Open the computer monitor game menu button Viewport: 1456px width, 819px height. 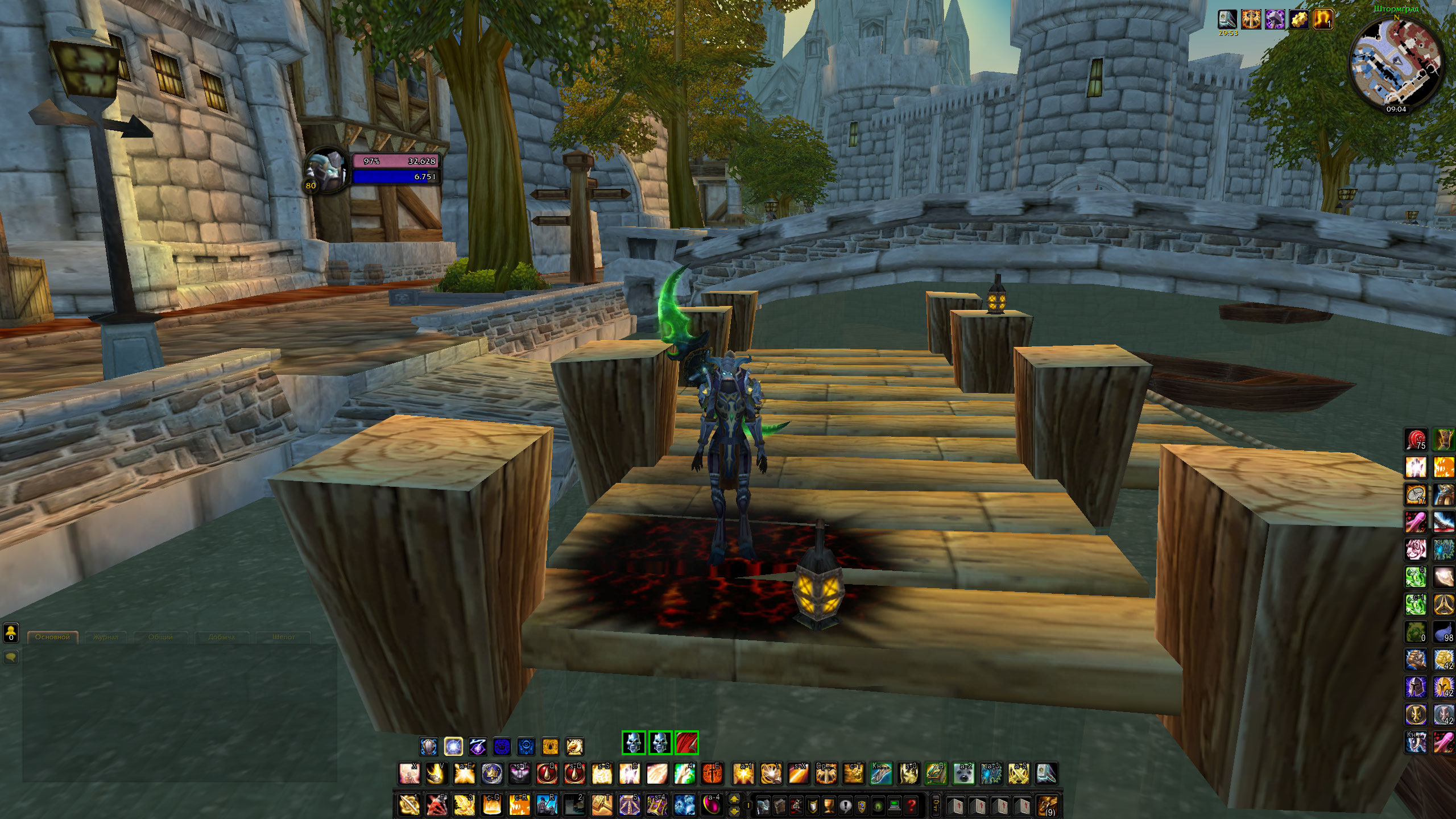[896, 805]
